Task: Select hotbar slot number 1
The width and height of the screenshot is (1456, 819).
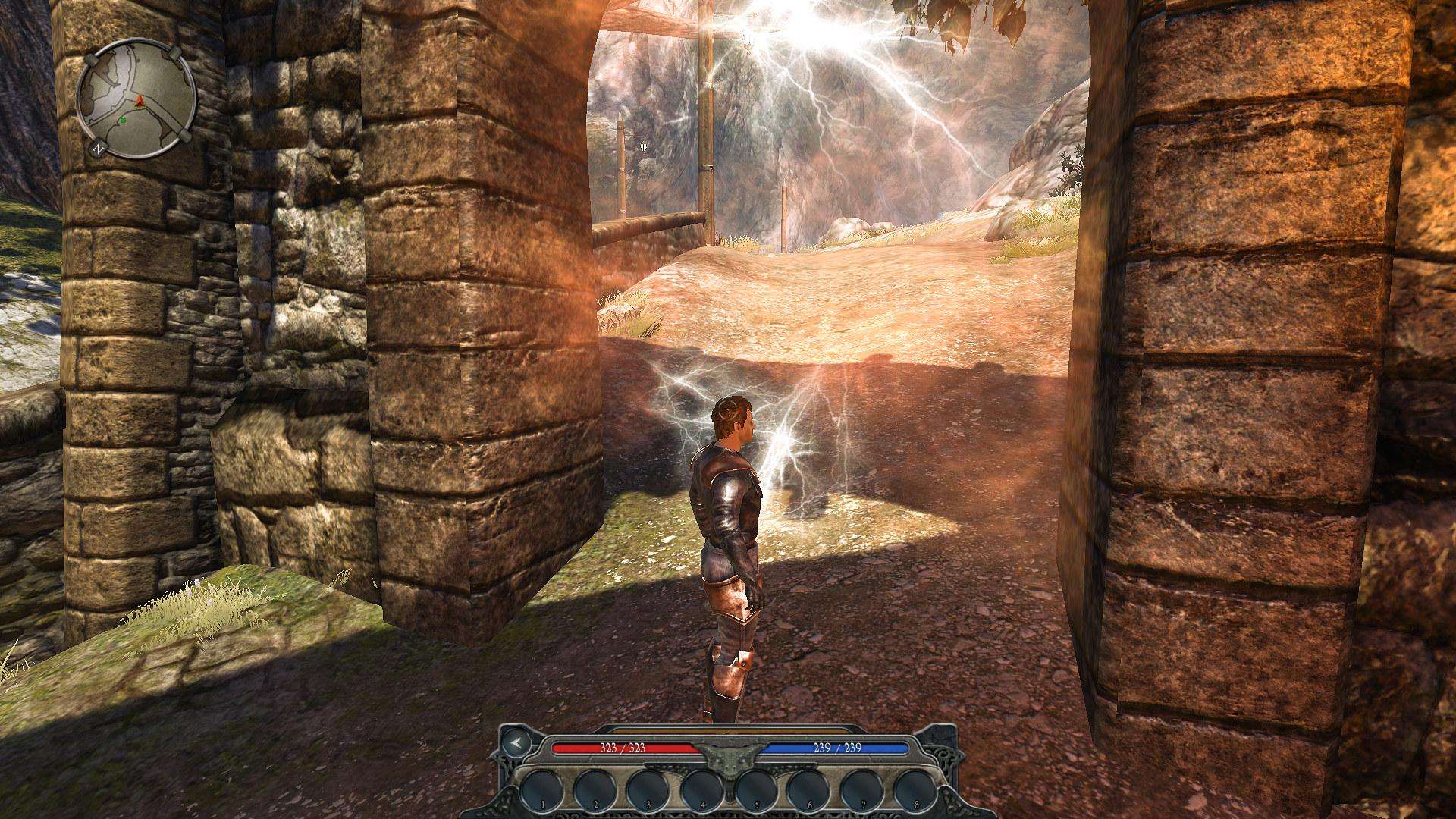Action: pyautogui.click(x=541, y=789)
